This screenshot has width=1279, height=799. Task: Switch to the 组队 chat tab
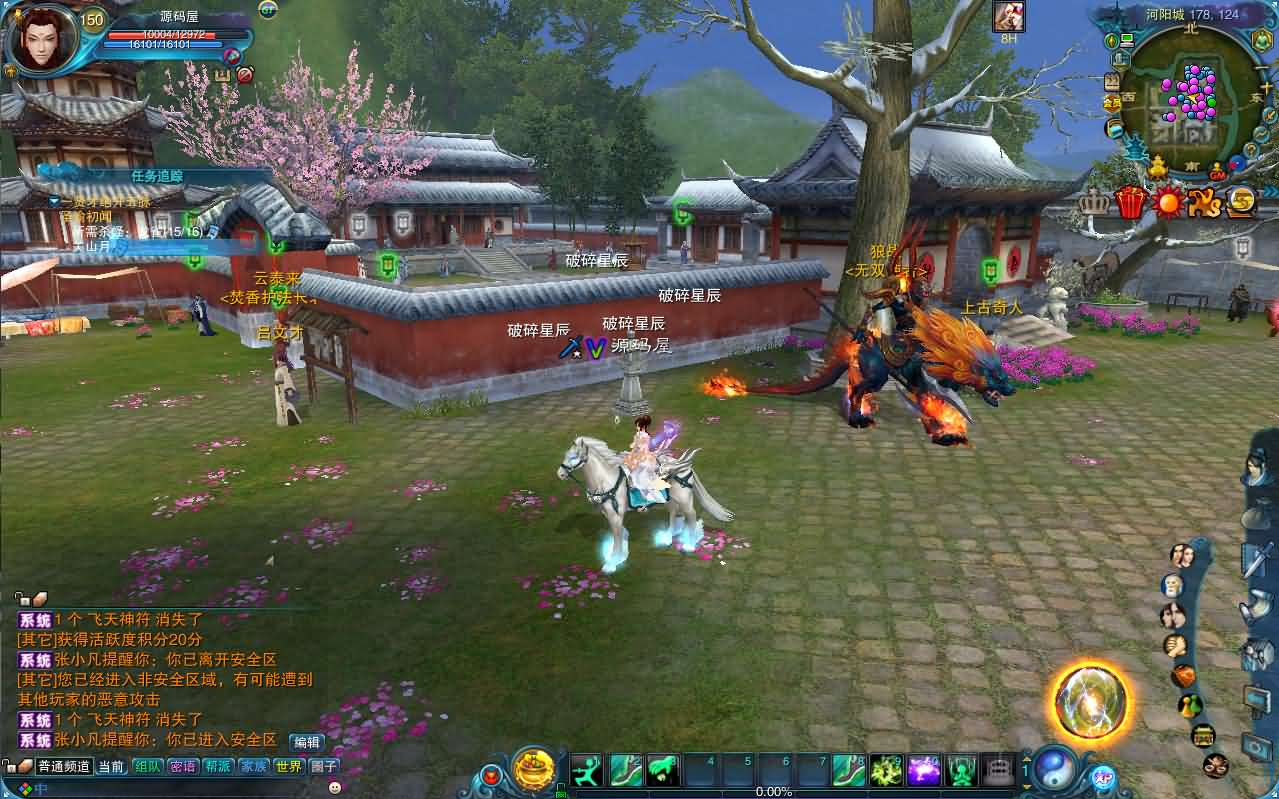tap(149, 767)
